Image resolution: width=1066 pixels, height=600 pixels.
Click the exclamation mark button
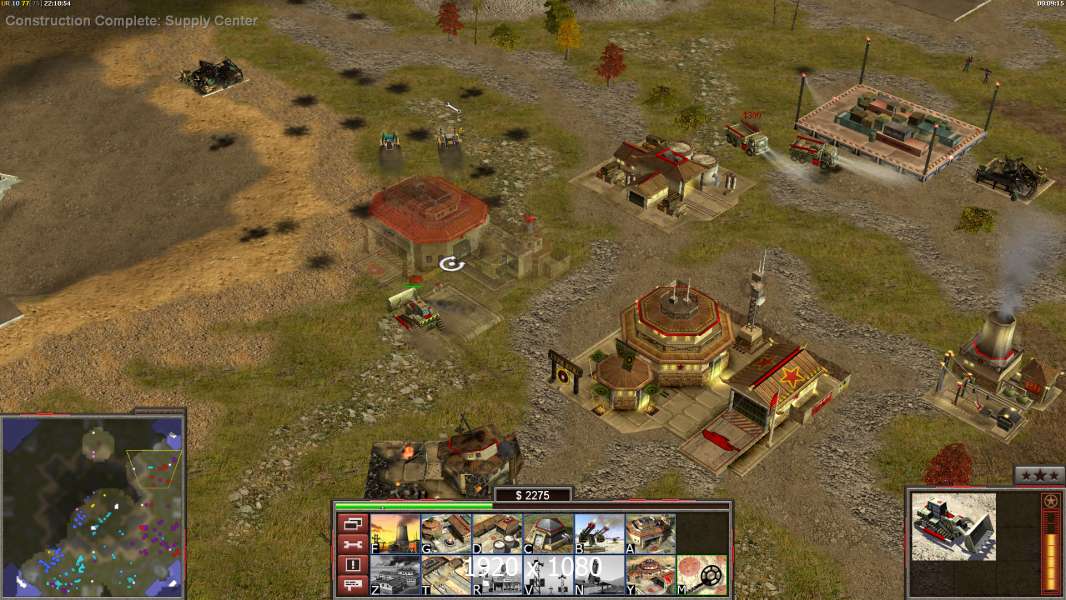coord(351,565)
